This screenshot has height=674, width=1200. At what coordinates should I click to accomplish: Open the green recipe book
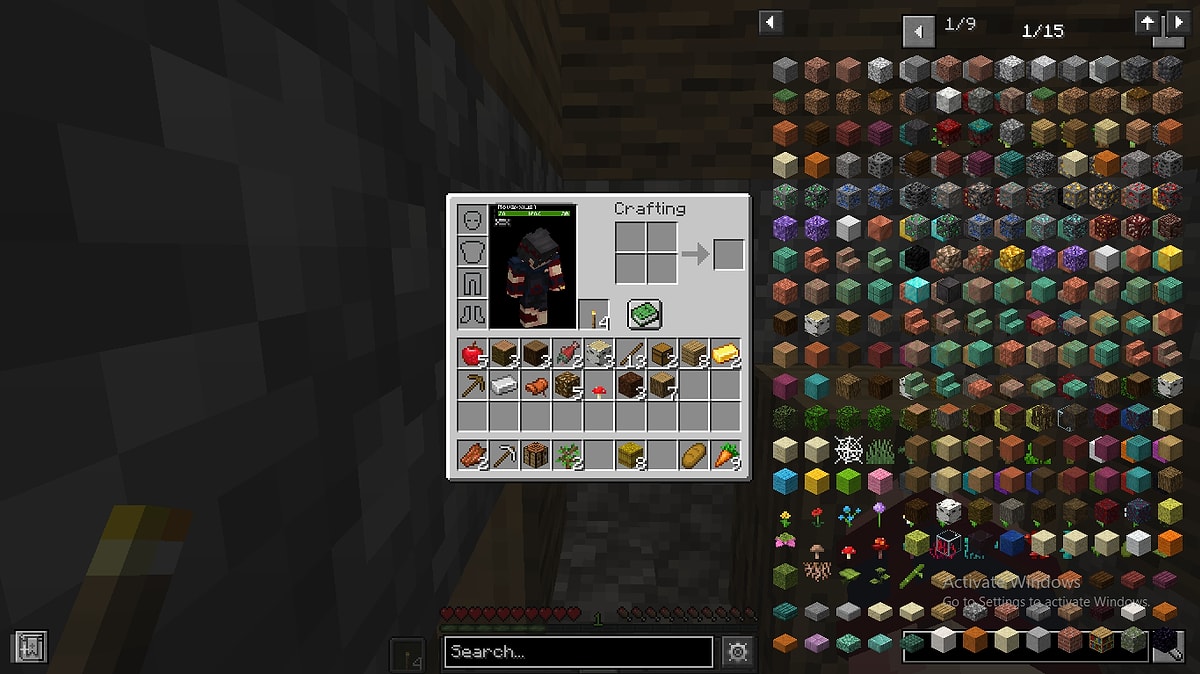[x=645, y=315]
